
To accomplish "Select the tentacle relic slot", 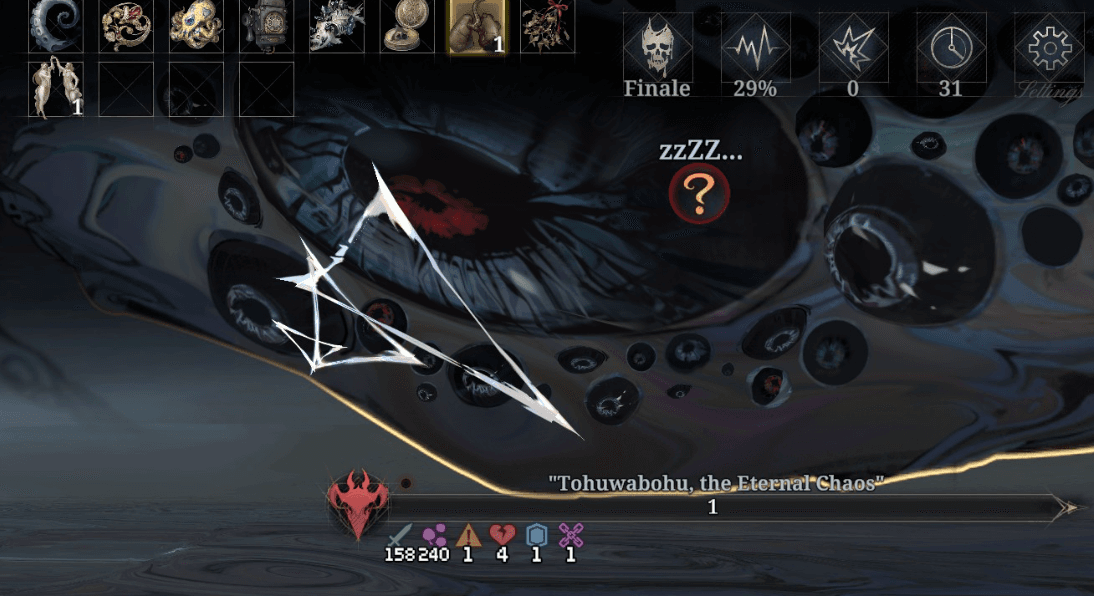I will point(55,26).
